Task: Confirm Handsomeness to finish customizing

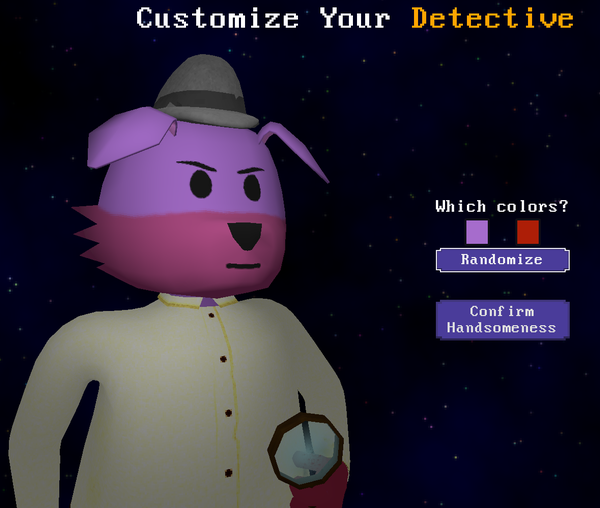Action: point(502,320)
